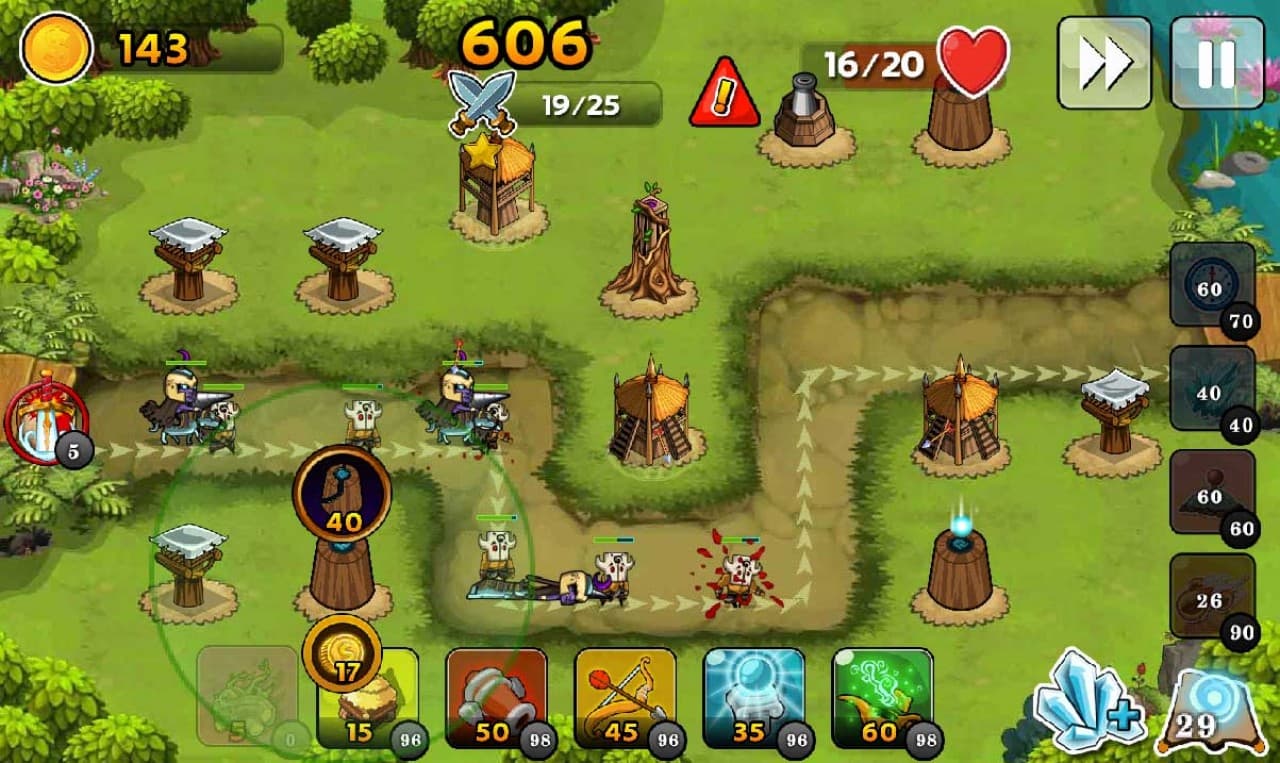Toggle fast-forward speed
The image size is (1280, 763).
[x=1104, y=62]
